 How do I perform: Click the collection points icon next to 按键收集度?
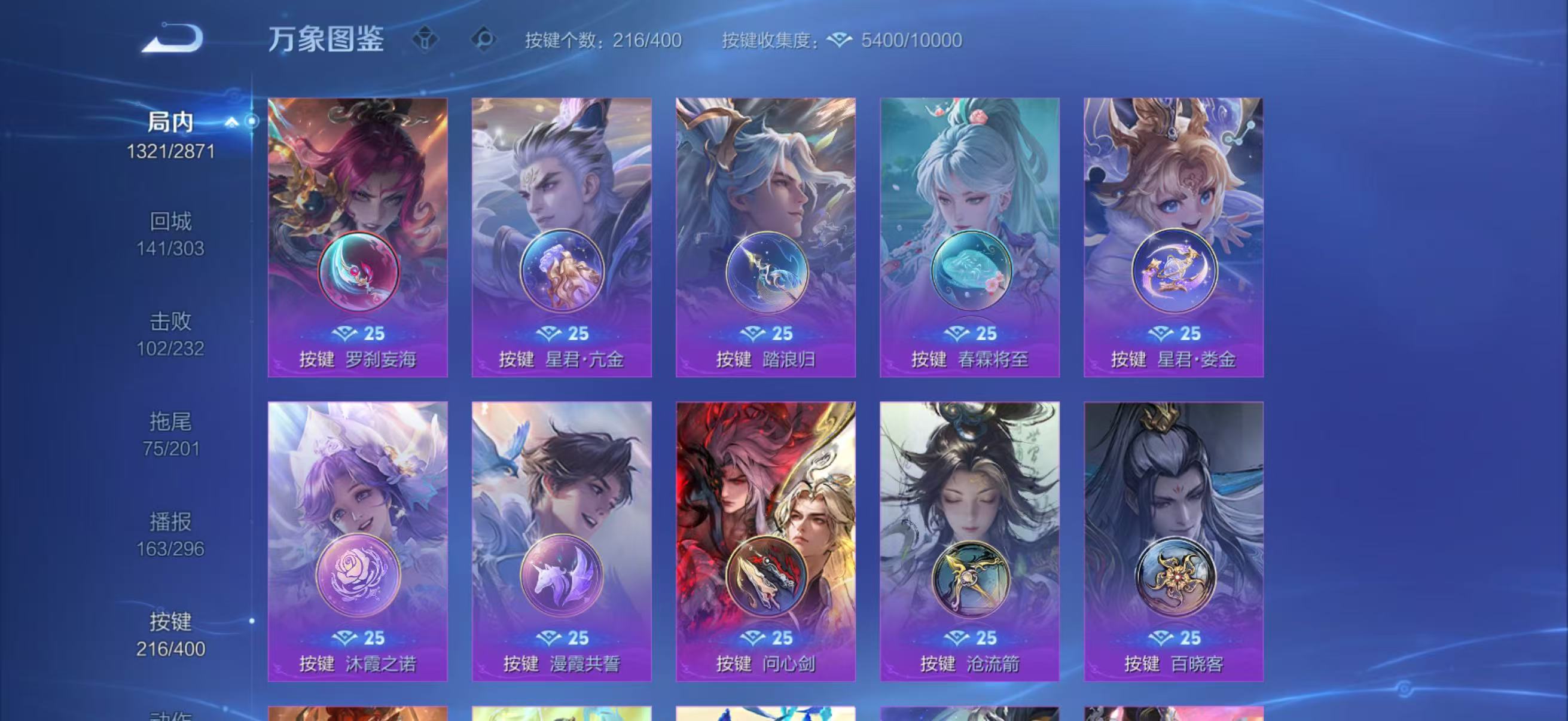coord(840,39)
